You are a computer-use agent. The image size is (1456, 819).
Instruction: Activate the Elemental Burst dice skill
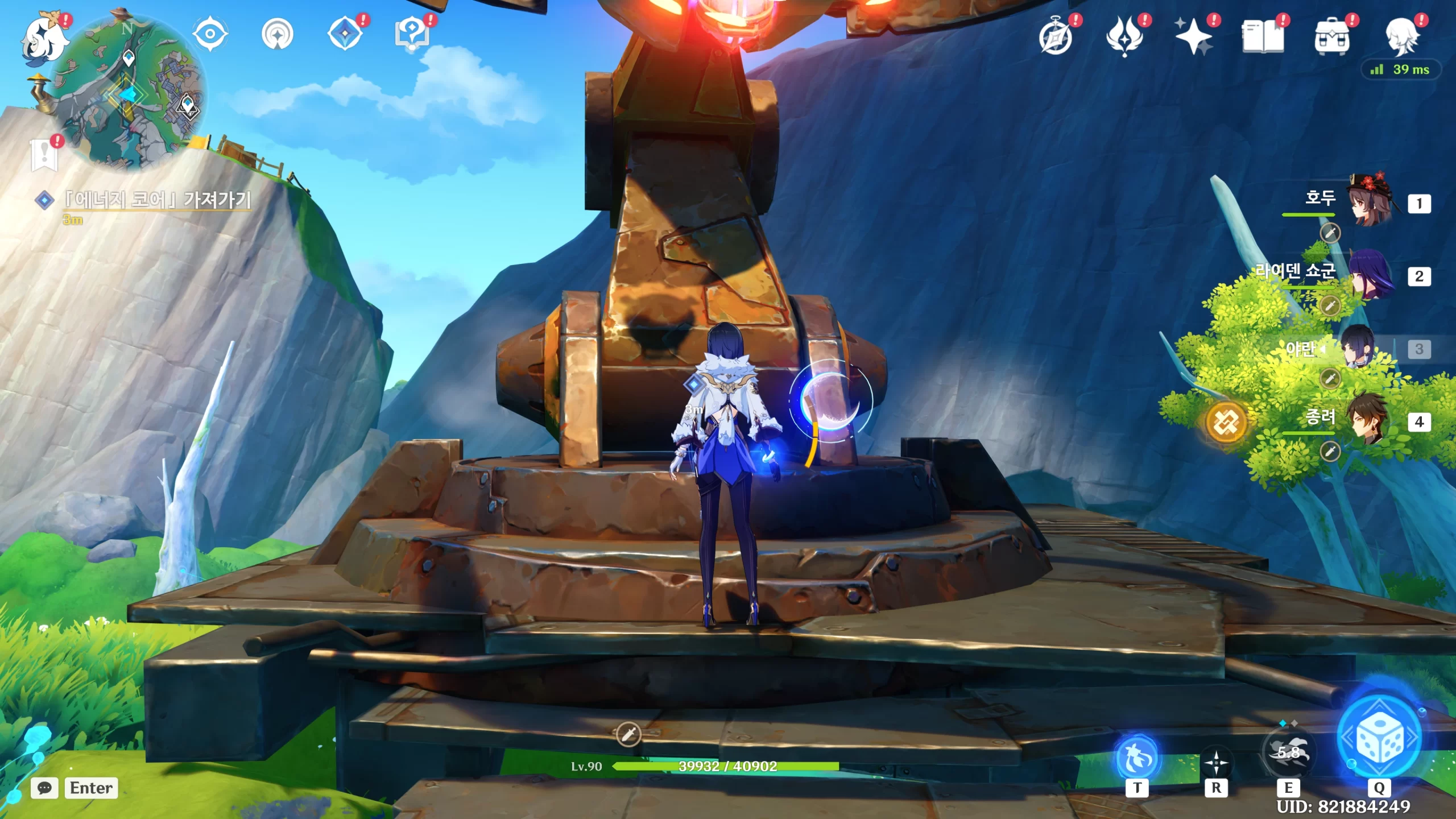(x=1379, y=738)
